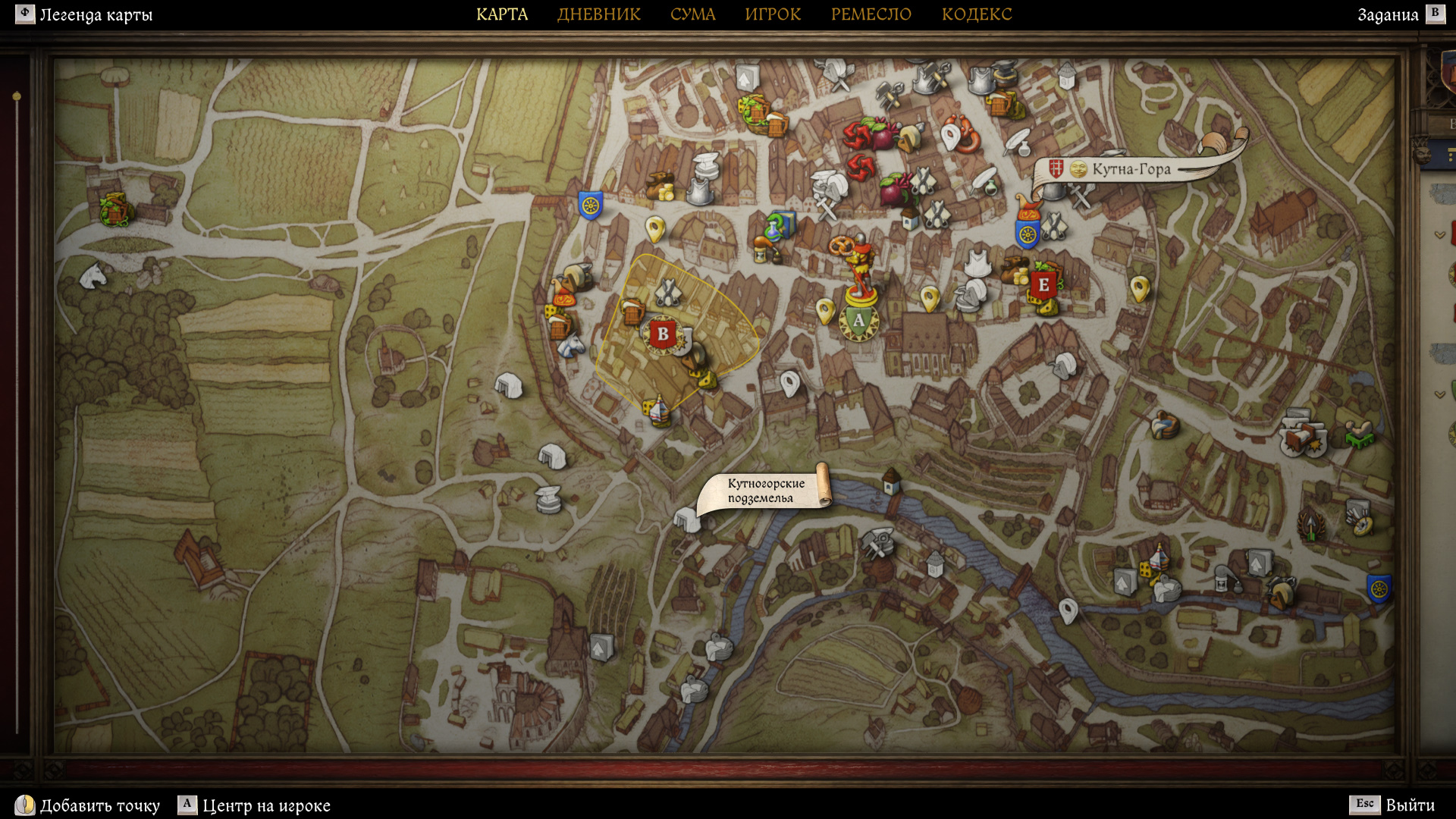This screenshot has width=1456, height=819.
Task: Open the КОДЕКС tab
Action: click(976, 14)
